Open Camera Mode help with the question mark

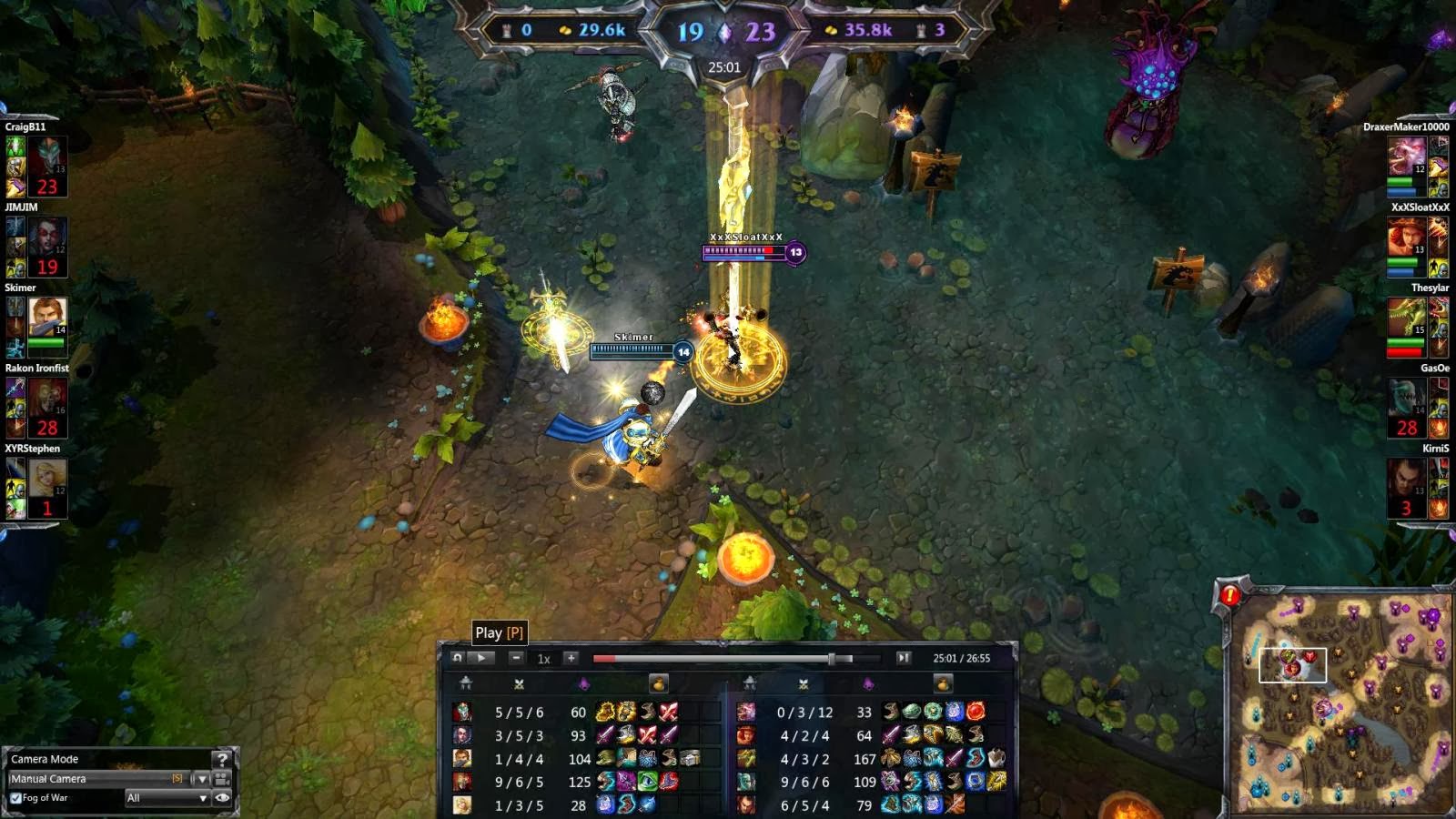coord(221,760)
